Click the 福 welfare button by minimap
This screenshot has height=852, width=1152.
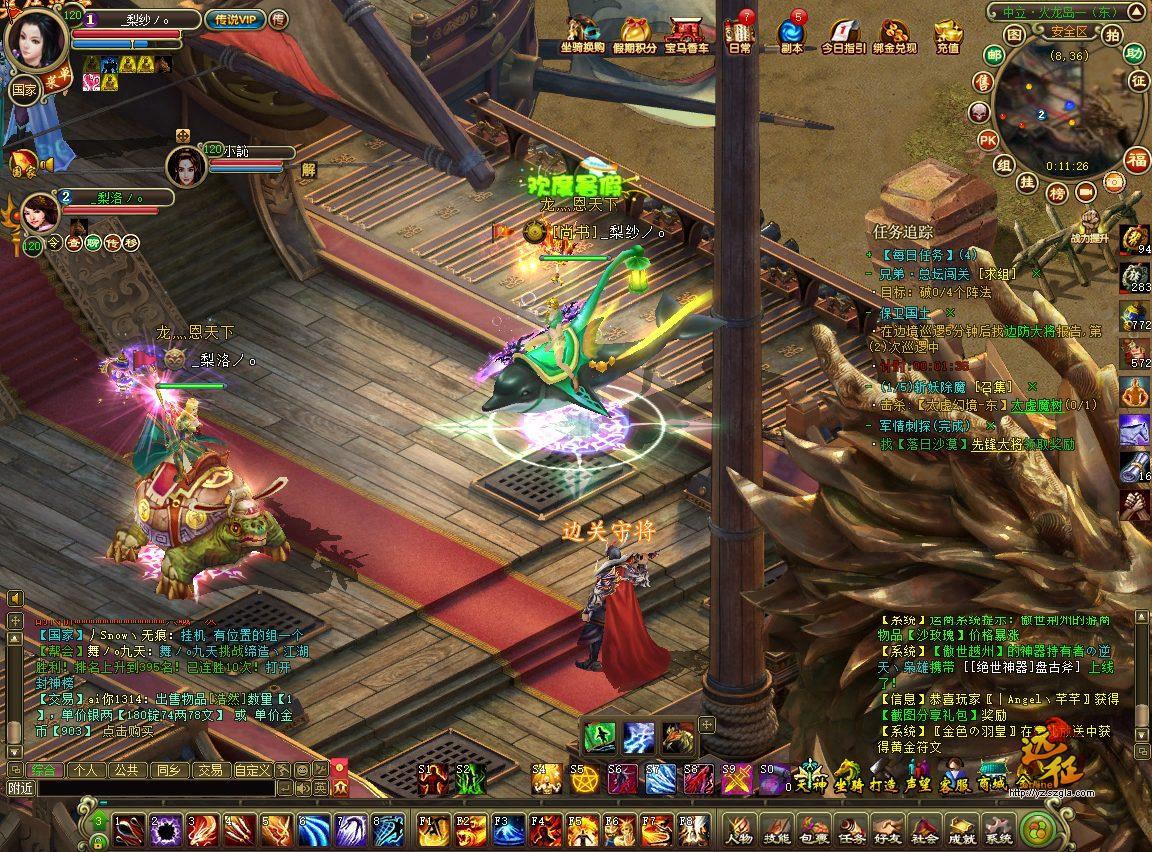(x=1137, y=160)
